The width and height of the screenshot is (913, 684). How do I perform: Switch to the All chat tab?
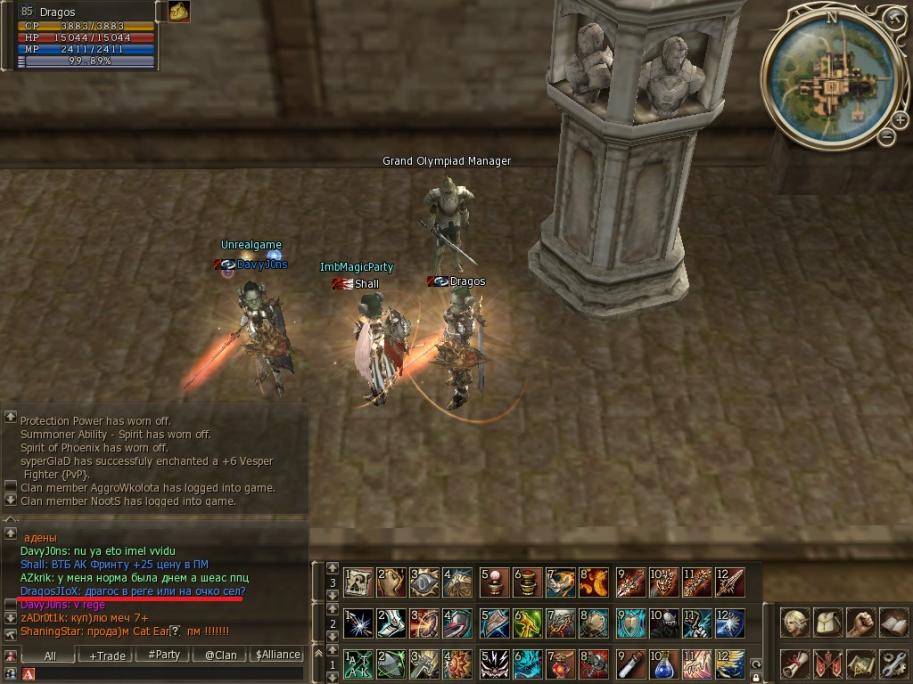pos(50,655)
